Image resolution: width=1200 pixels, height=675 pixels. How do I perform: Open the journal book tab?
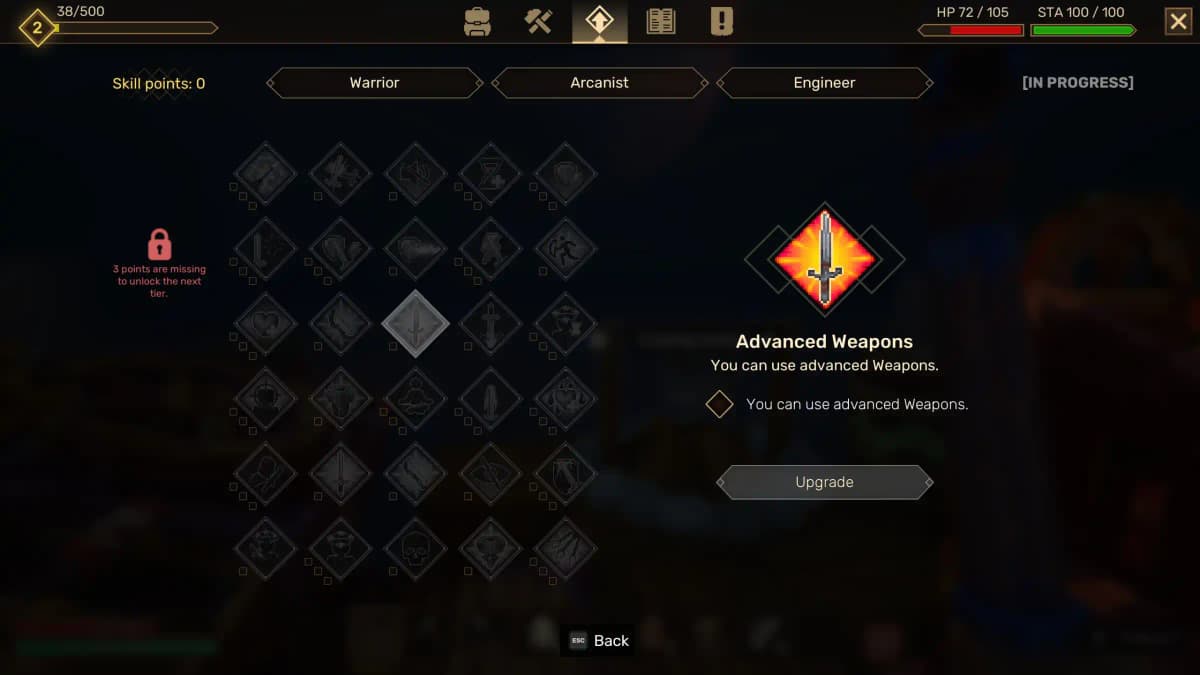pos(661,22)
